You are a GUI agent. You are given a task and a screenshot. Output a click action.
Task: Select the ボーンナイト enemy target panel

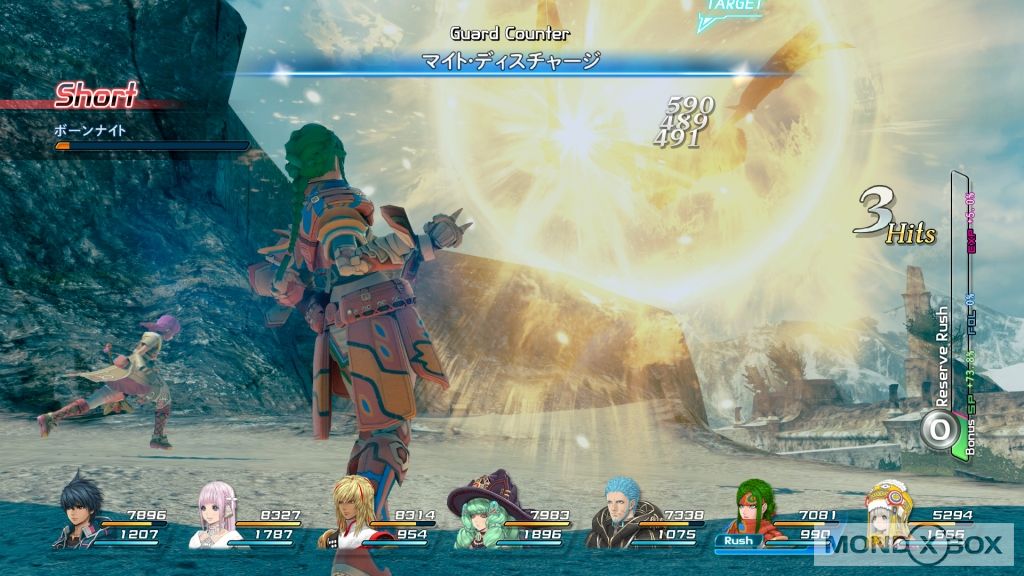pyautogui.click(x=150, y=137)
